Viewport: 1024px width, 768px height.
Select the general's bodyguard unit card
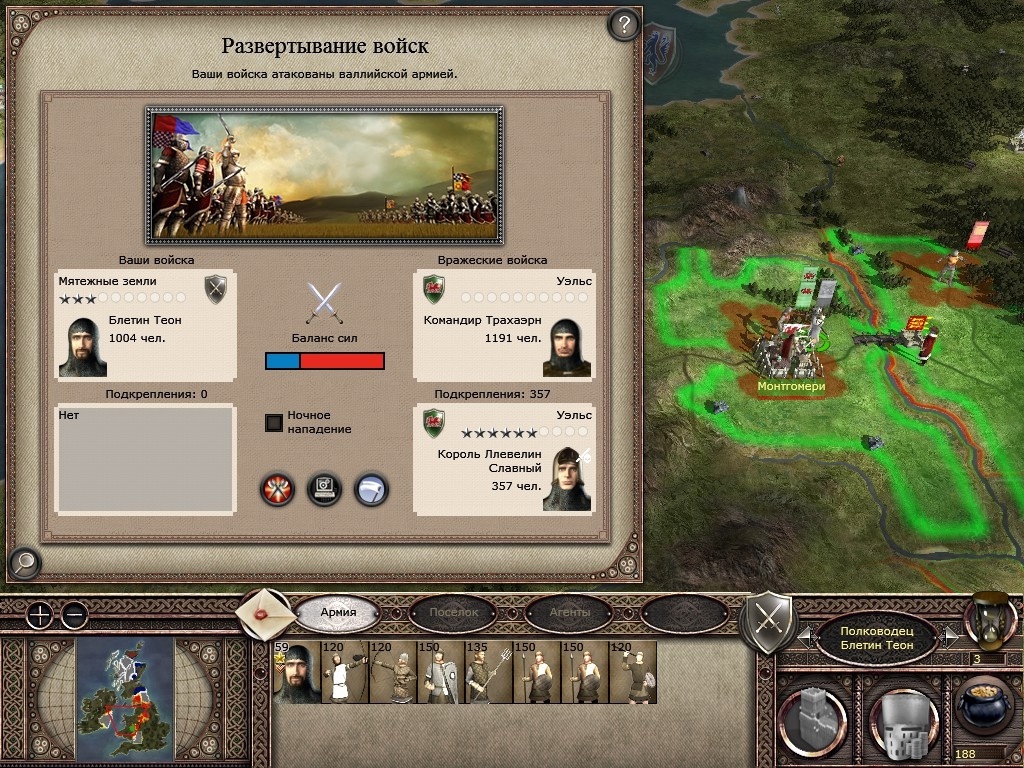[296, 673]
